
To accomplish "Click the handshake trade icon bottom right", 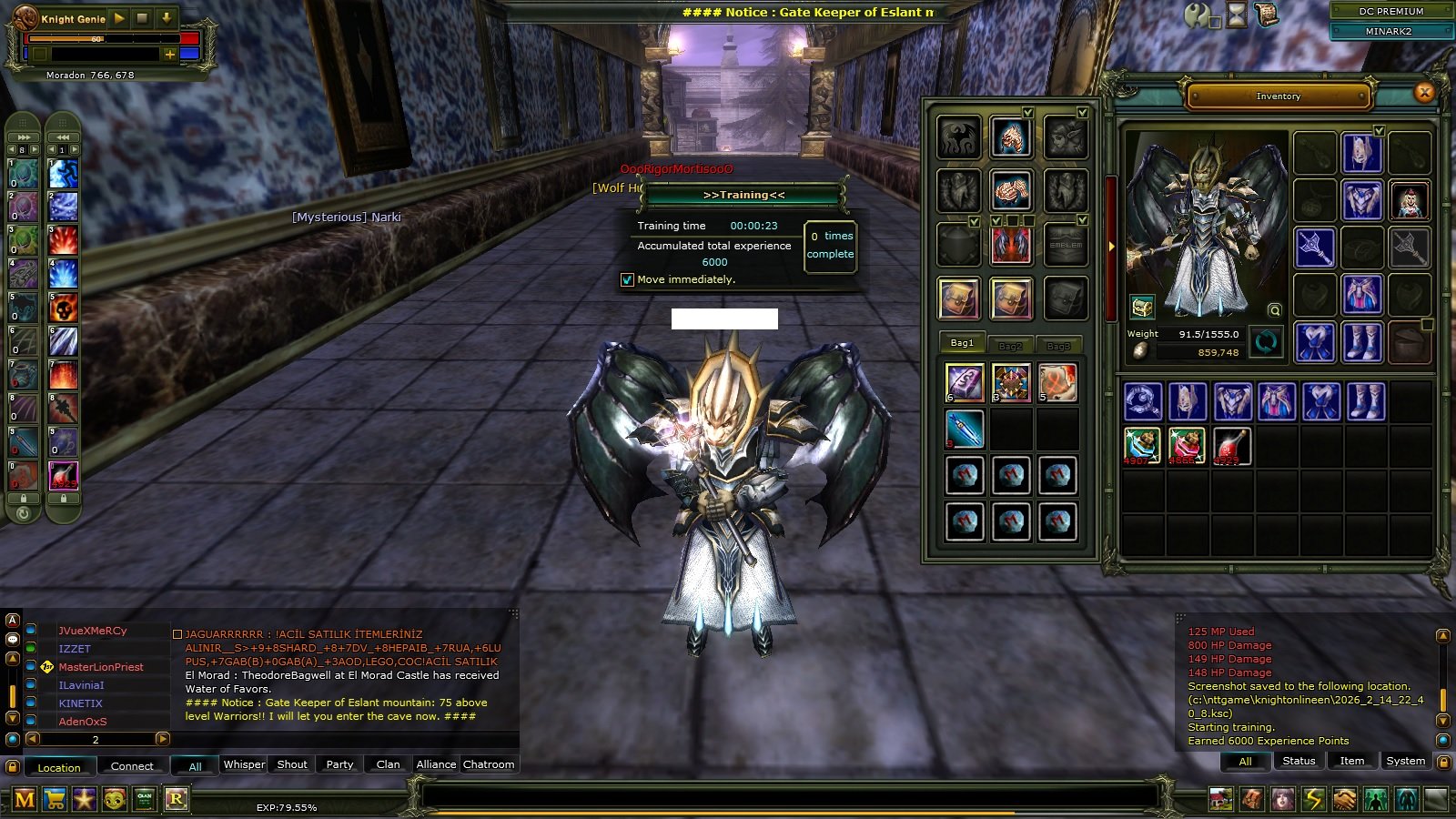I will [1344, 797].
